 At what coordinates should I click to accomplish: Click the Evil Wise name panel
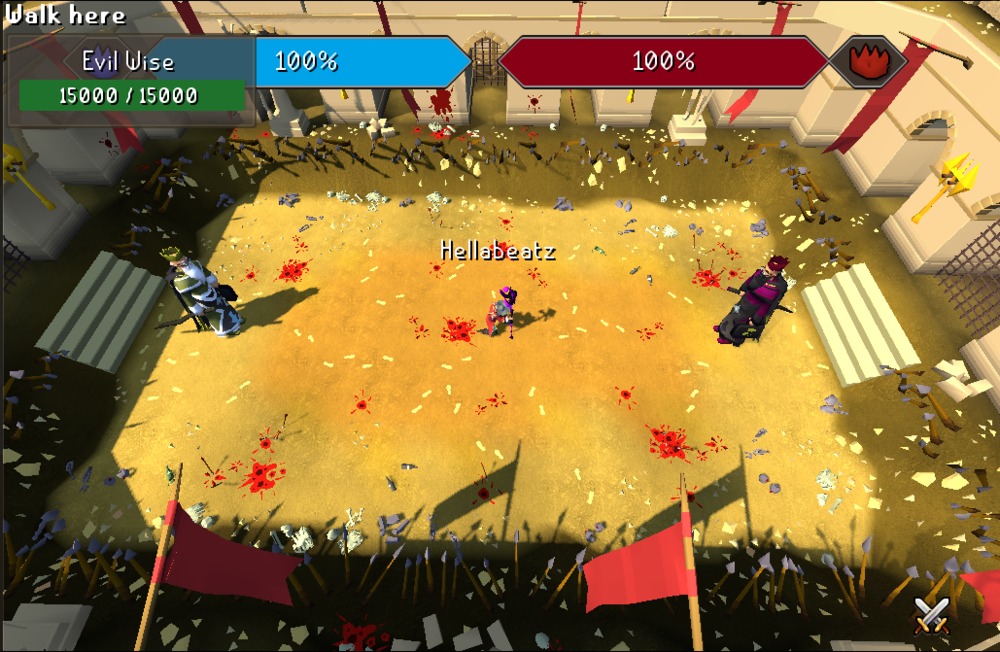(x=128, y=61)
